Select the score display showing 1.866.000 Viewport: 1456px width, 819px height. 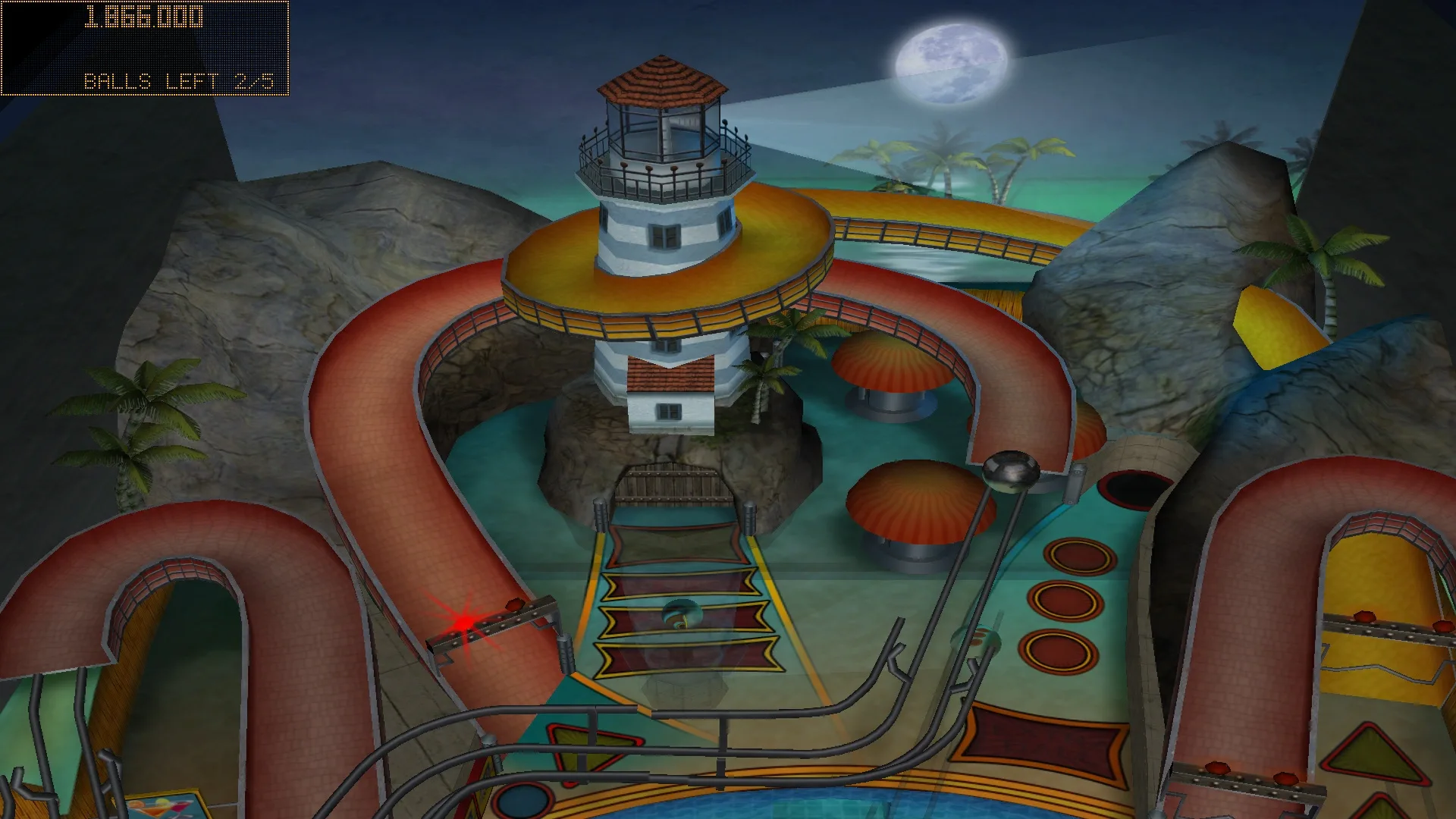click(x=144, y=17)
